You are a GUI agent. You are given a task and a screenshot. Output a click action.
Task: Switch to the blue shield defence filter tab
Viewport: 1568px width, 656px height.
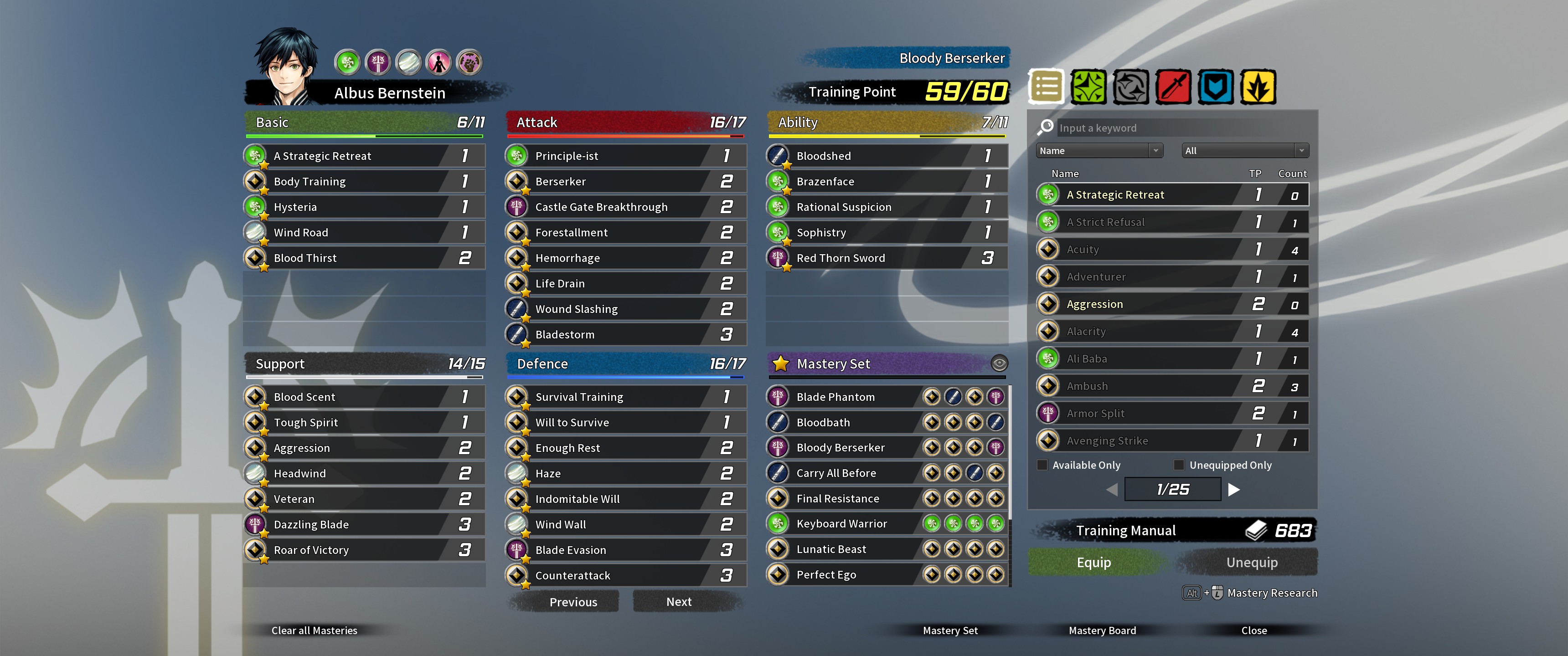coord(1216,87)
